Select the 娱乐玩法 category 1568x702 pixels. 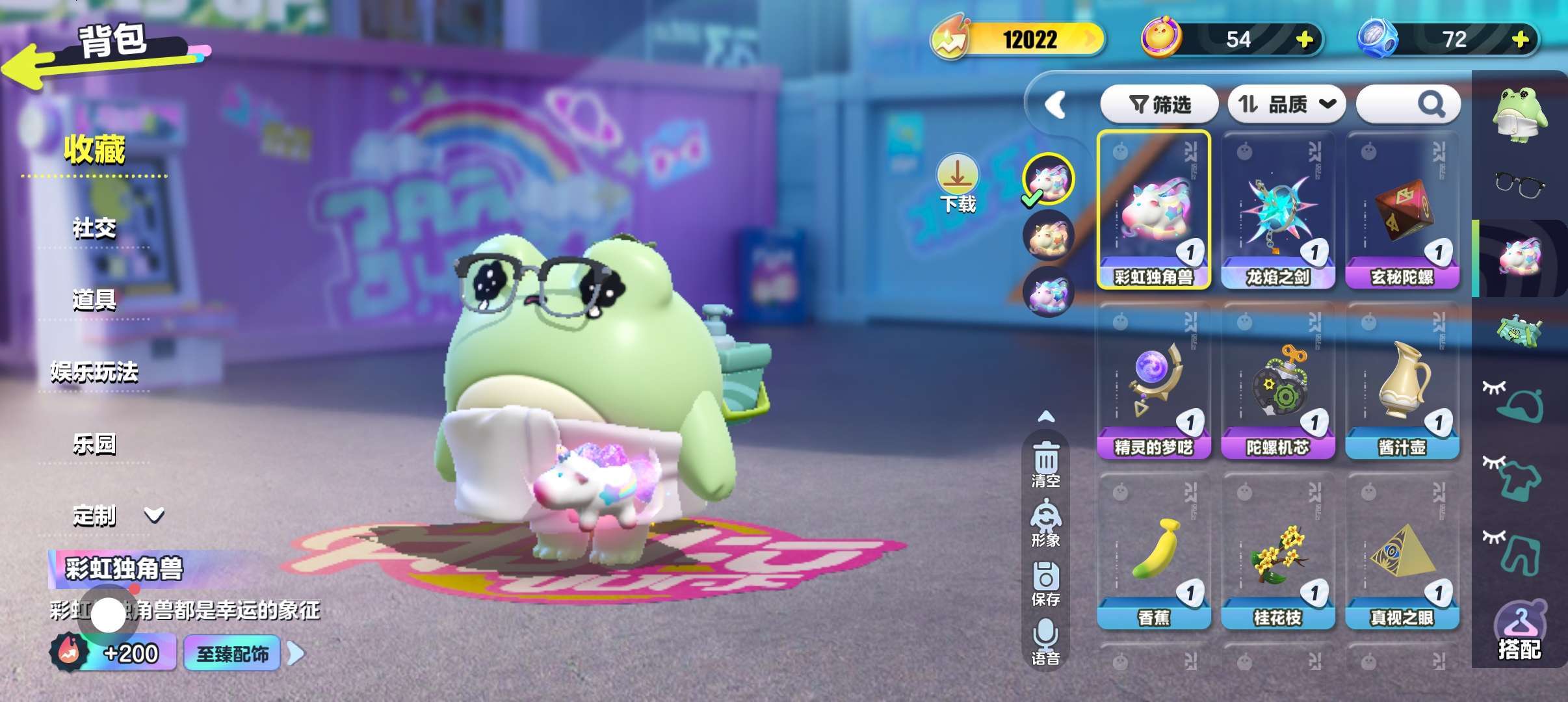(94, 372)
